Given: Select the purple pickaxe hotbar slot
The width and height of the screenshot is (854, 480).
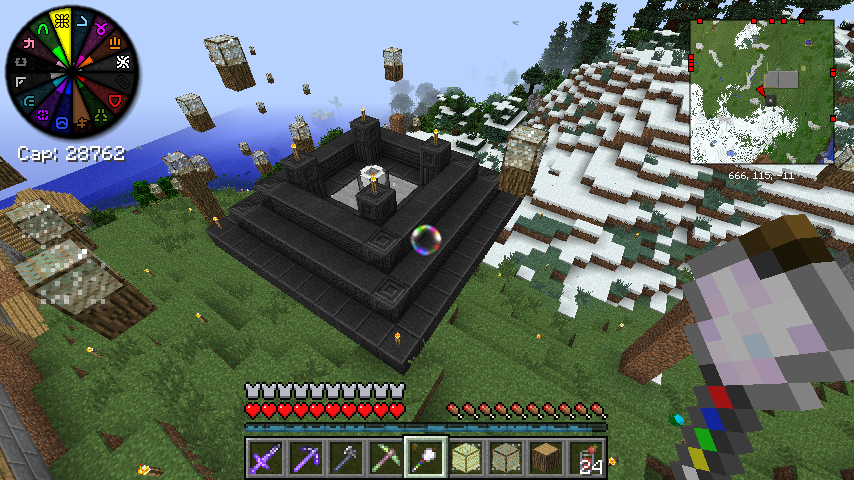Looking at the screenshot, I should pyautogui.click(x=305, y=457).
